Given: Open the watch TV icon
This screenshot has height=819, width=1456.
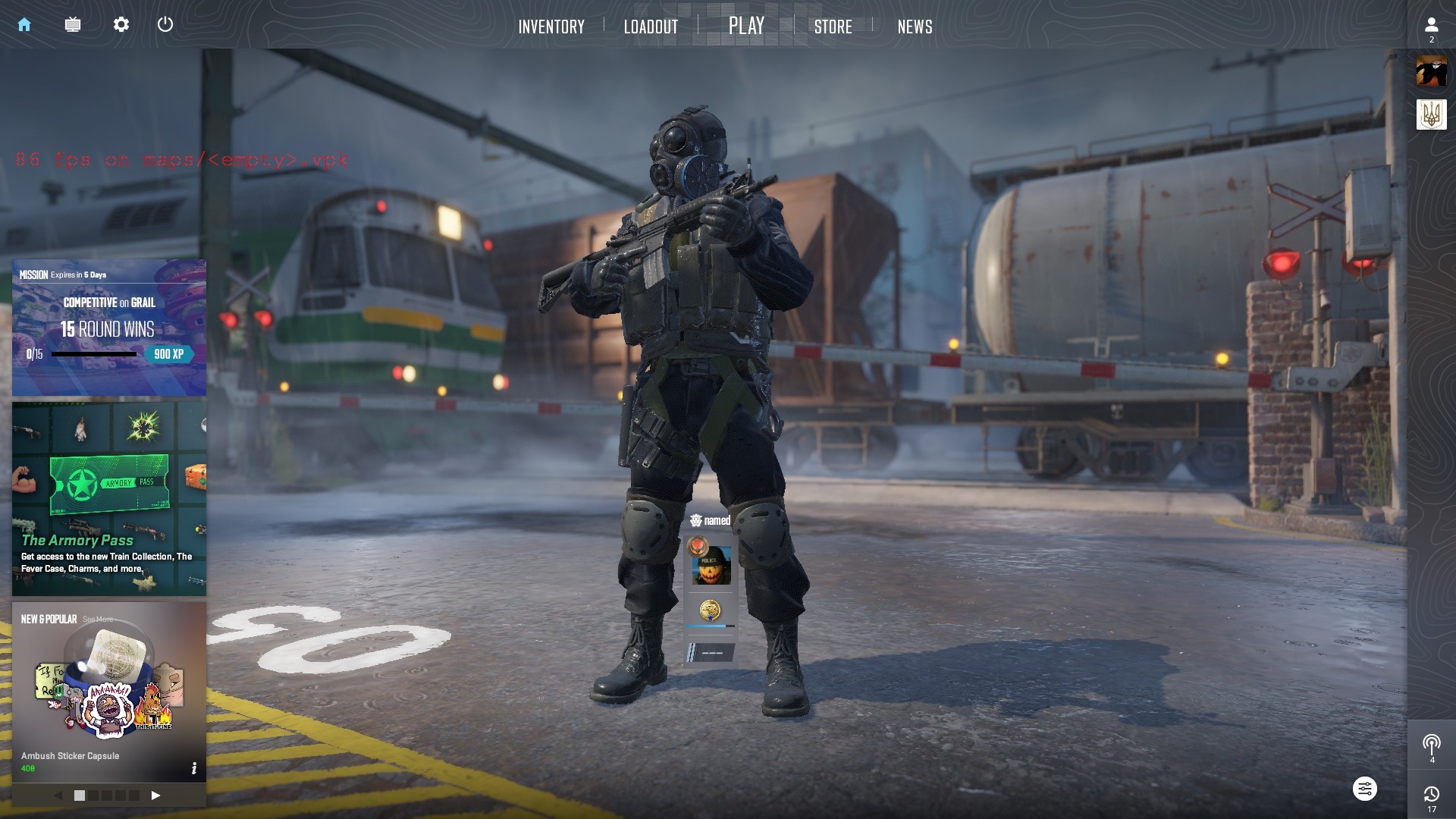Looking at the screenshot, I should pos(73,24).
